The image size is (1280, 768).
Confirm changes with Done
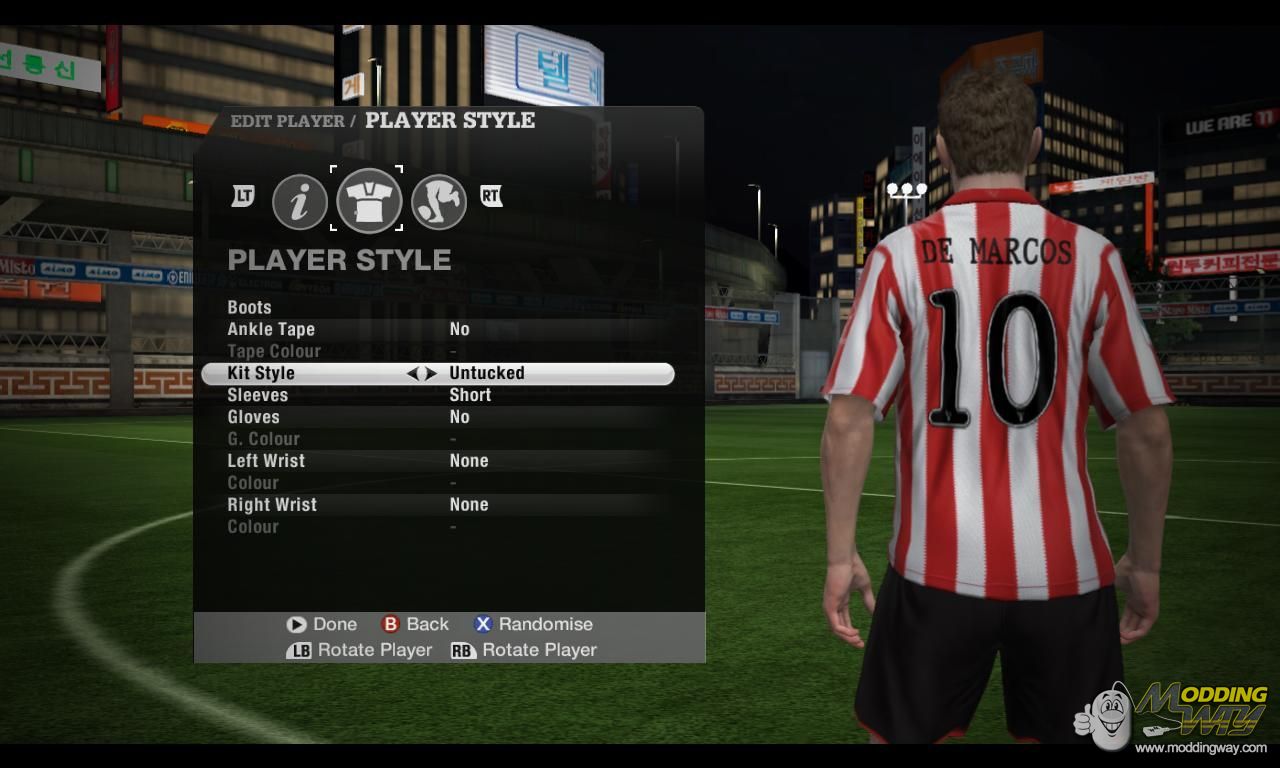[x=322, y=624]
